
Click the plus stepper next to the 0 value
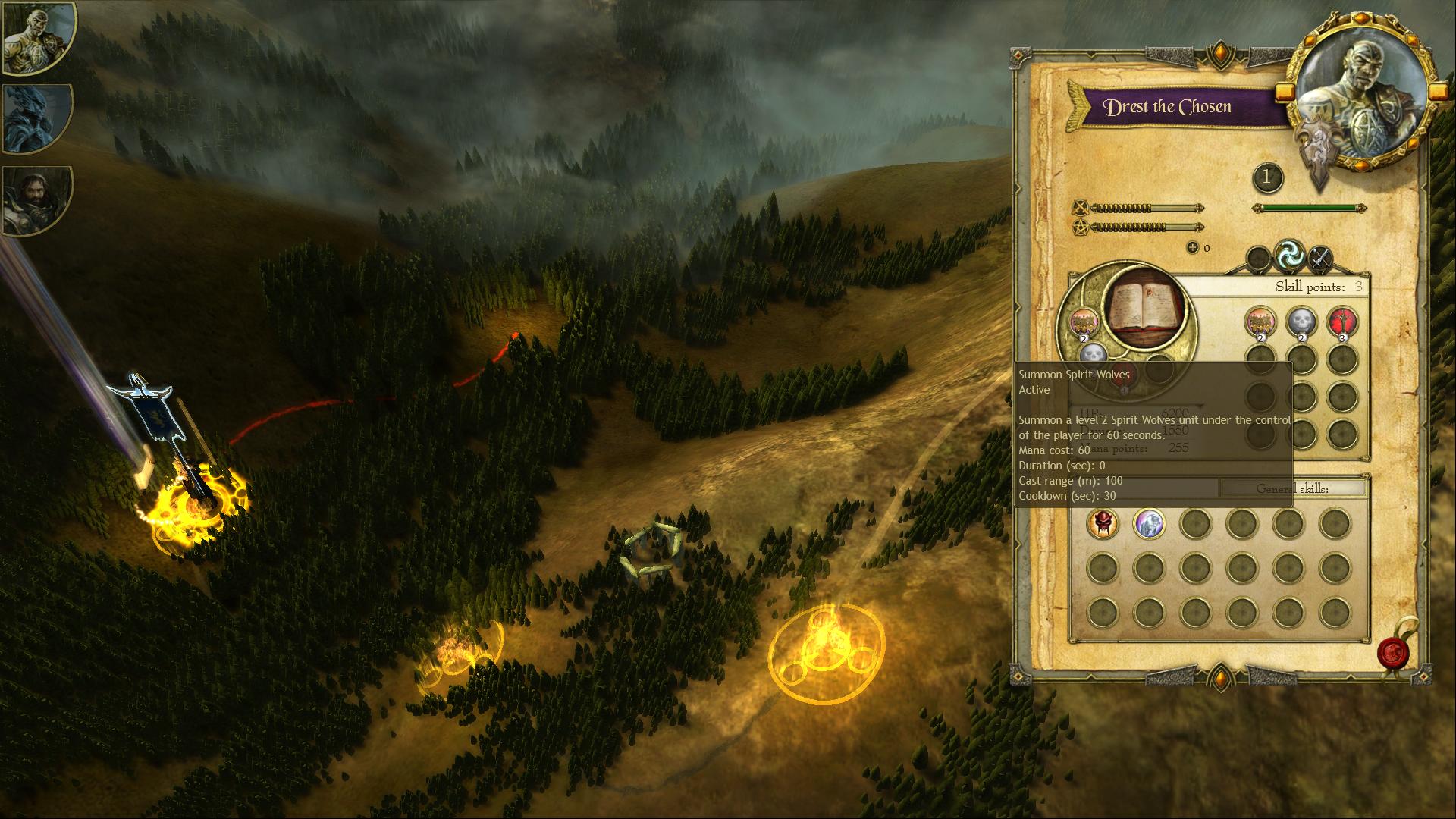coord(1193,247)
